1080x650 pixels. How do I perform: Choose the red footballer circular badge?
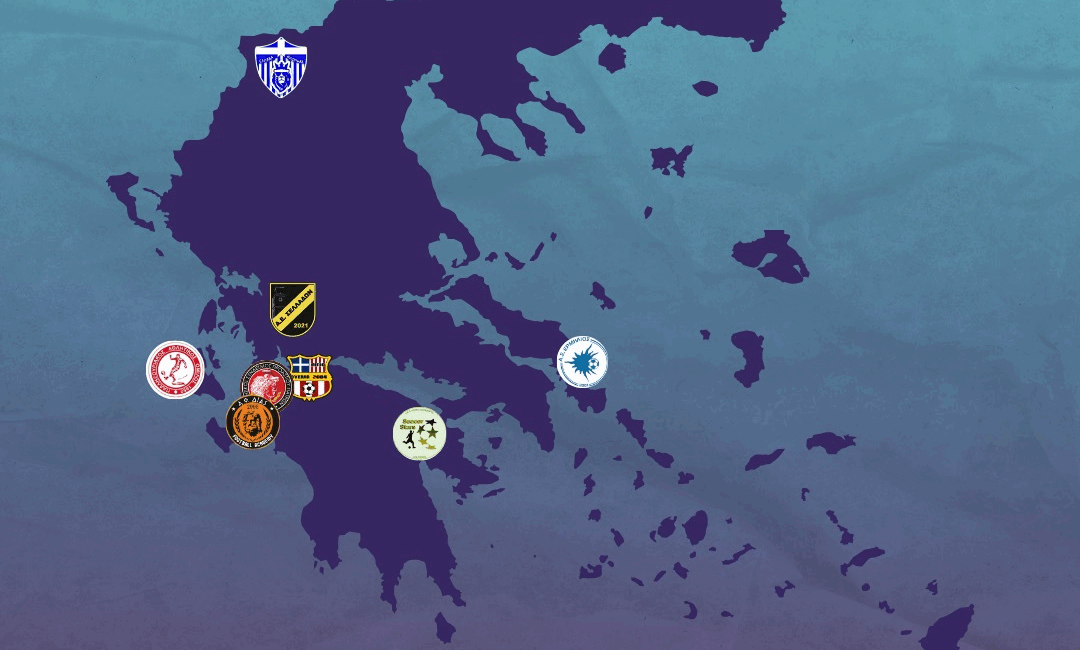[176, 370]
